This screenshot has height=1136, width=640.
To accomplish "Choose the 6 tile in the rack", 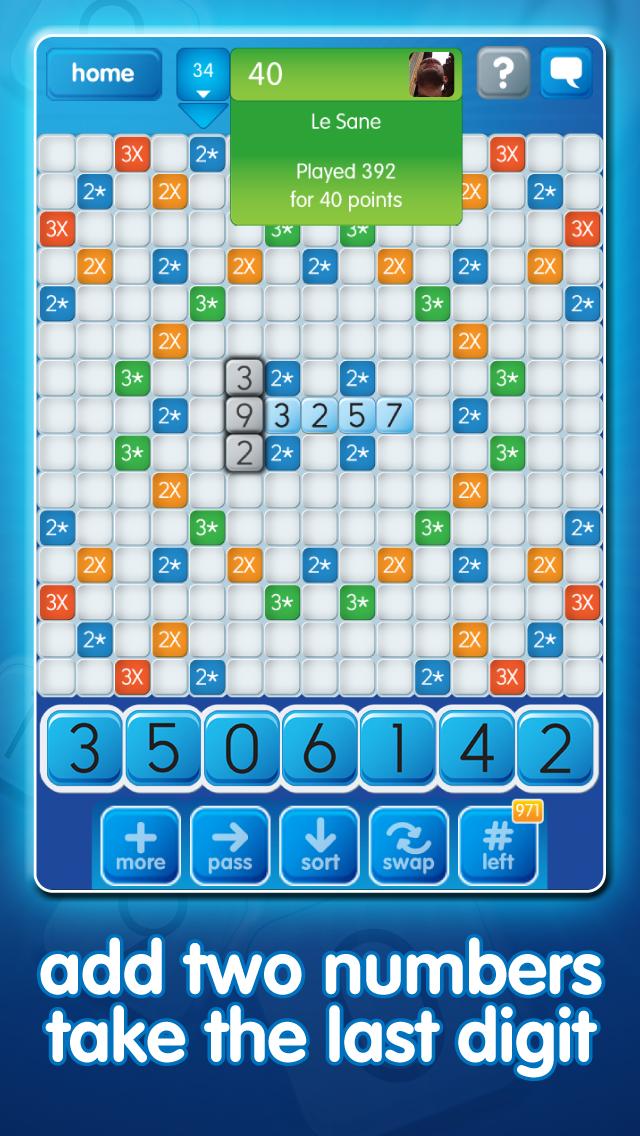I will pos(320,749).
